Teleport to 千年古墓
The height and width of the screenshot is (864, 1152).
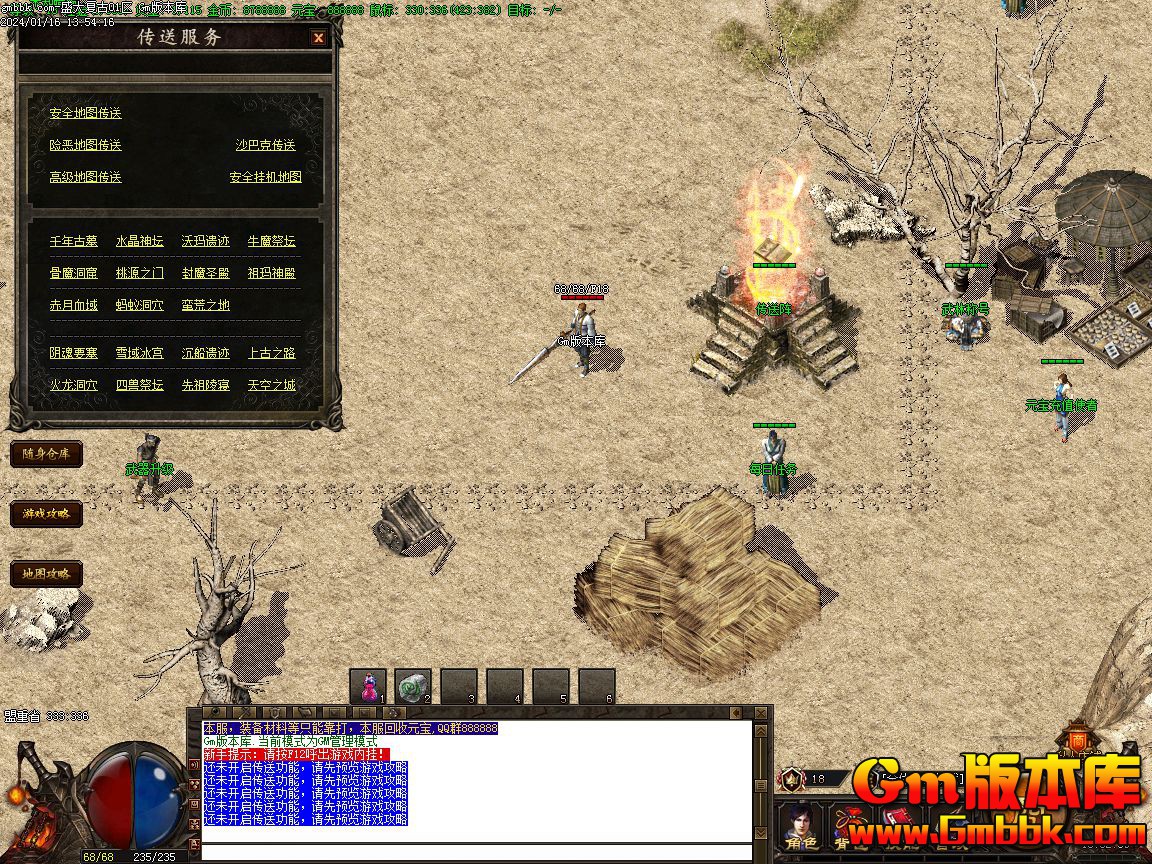(x=74, y=241)
